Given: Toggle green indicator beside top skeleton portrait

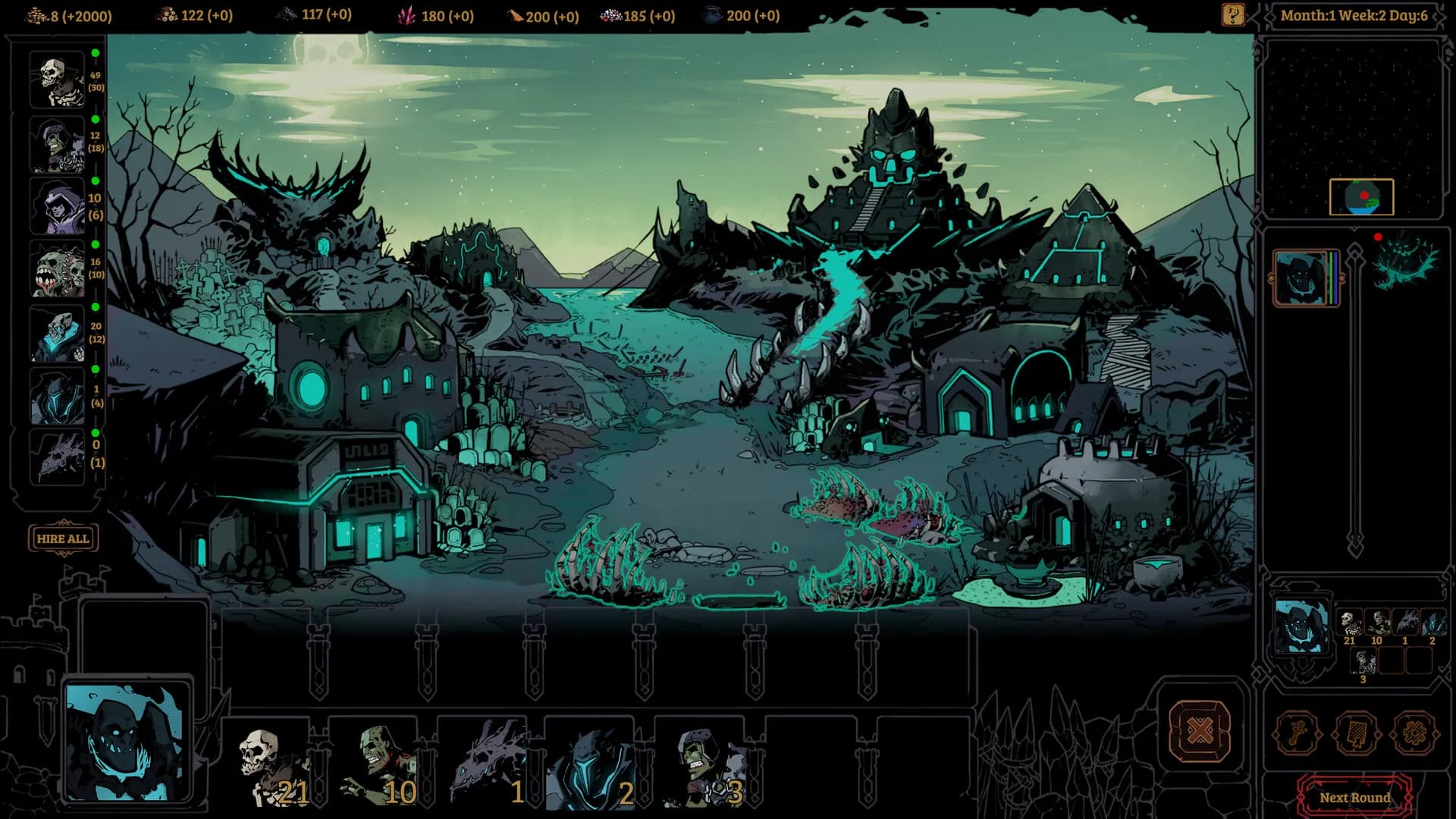Looking at the screenshot, I should (x=96, y=53).
